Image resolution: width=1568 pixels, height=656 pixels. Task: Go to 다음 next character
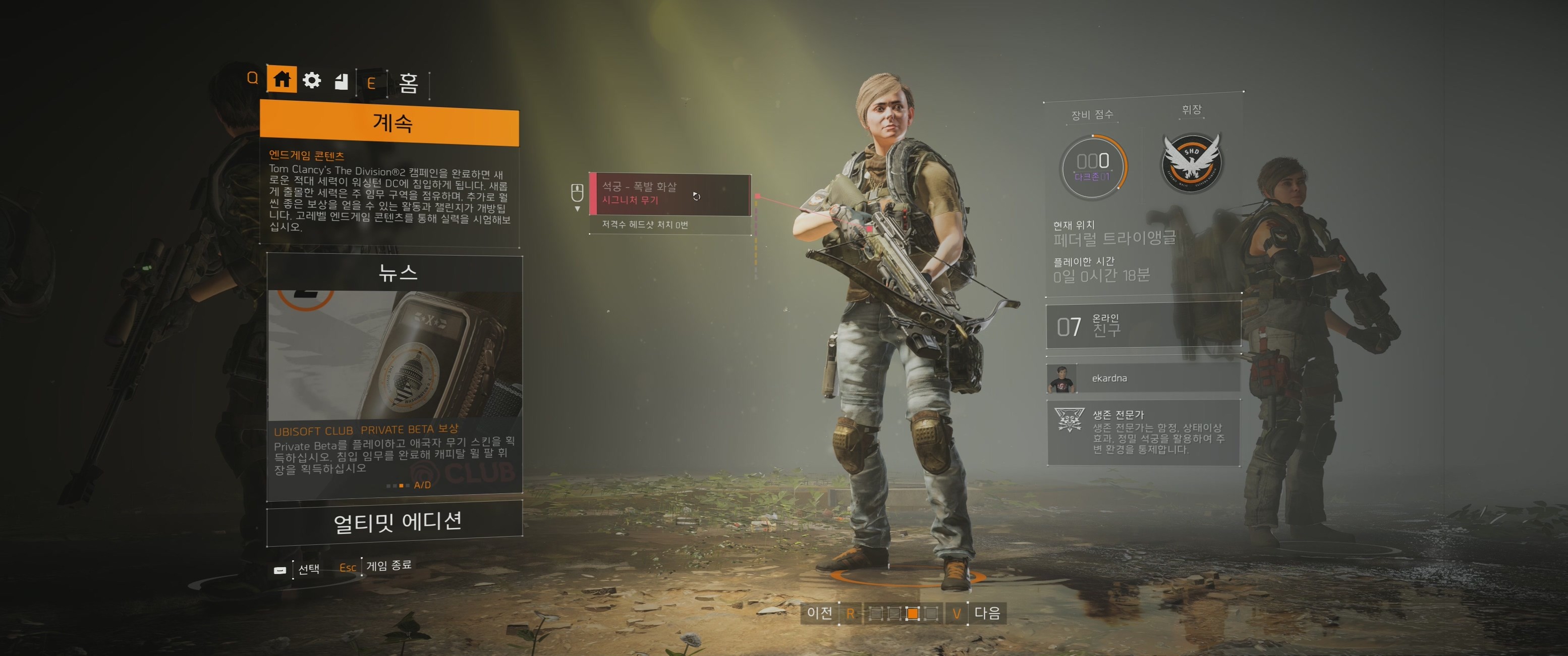coord(987,613)
